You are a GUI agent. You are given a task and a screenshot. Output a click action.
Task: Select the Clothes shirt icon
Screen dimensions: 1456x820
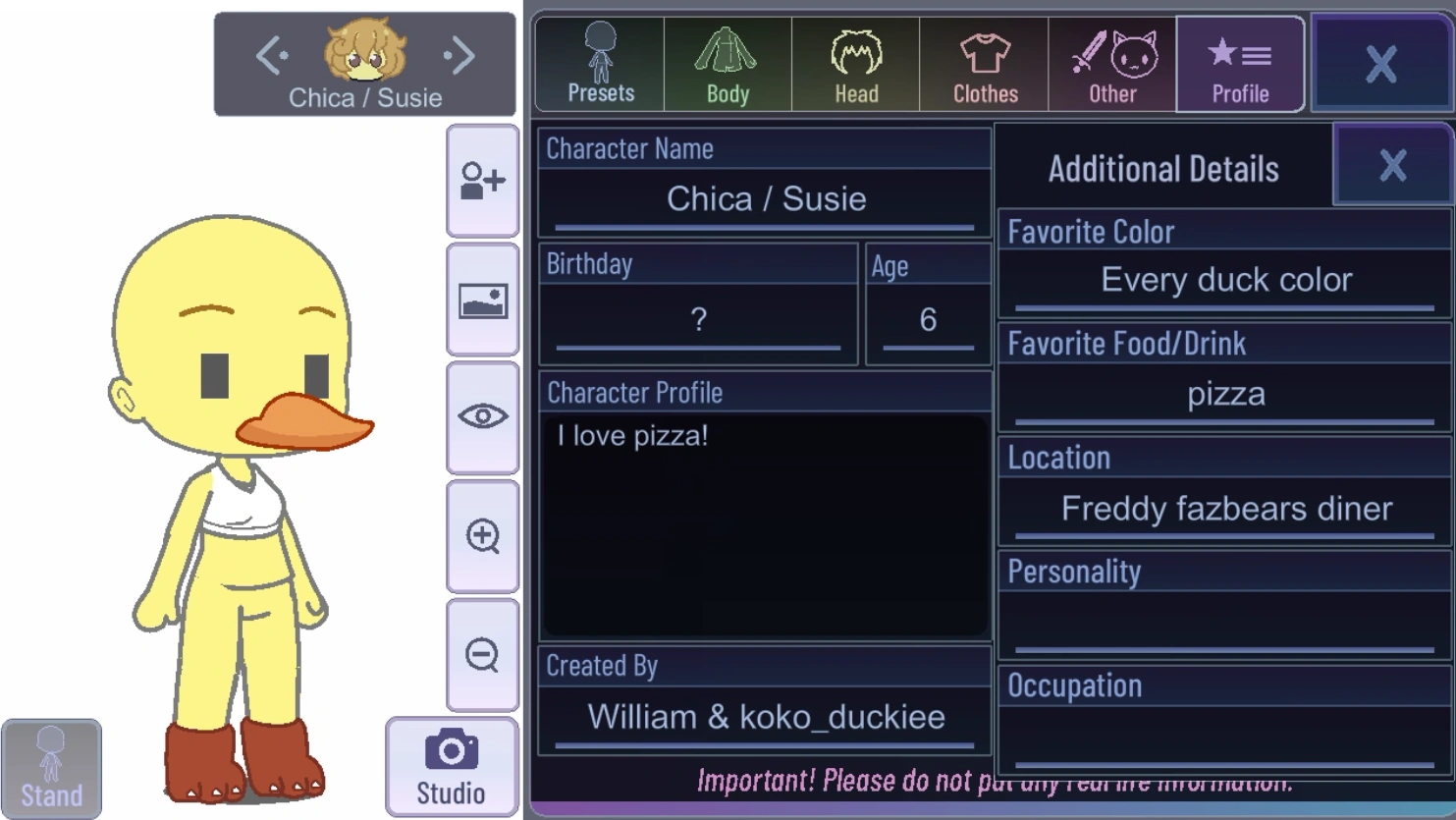[x=984, y=59]
